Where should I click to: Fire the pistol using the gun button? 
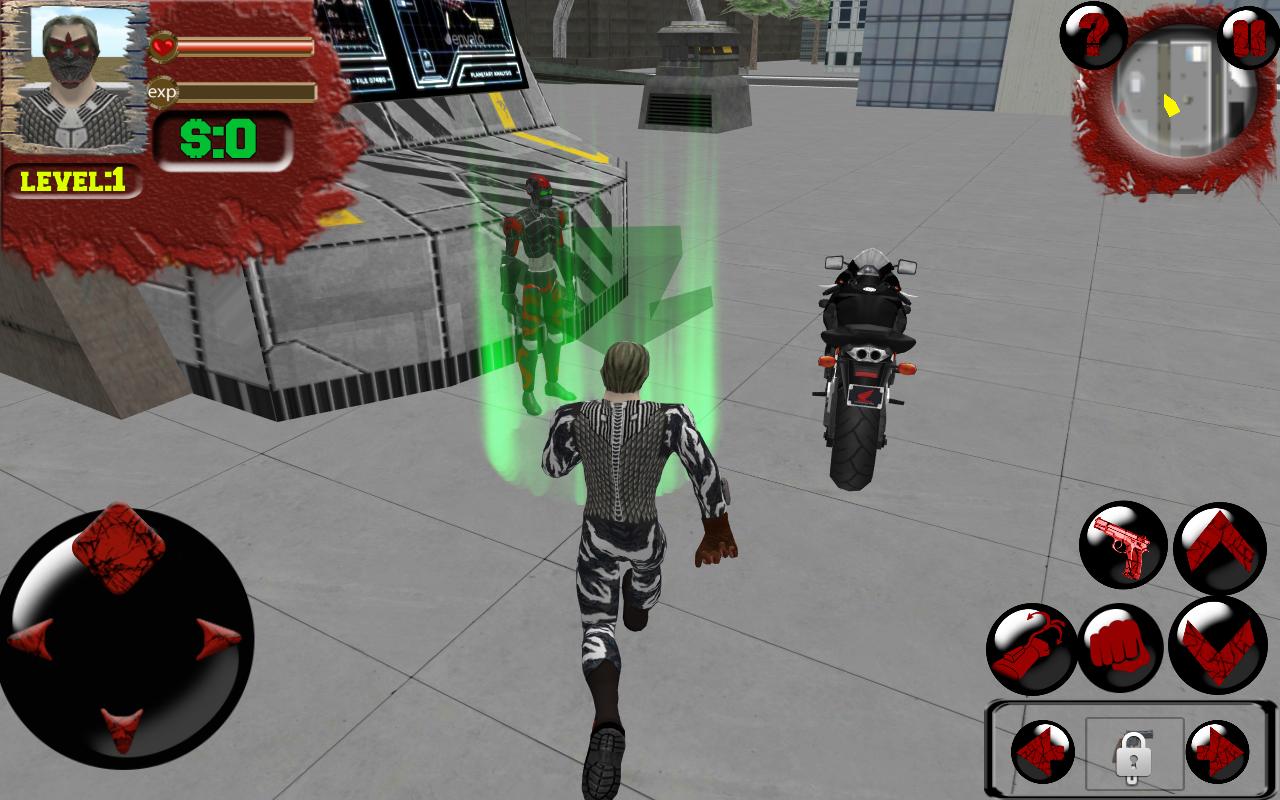click(1123, 545)
